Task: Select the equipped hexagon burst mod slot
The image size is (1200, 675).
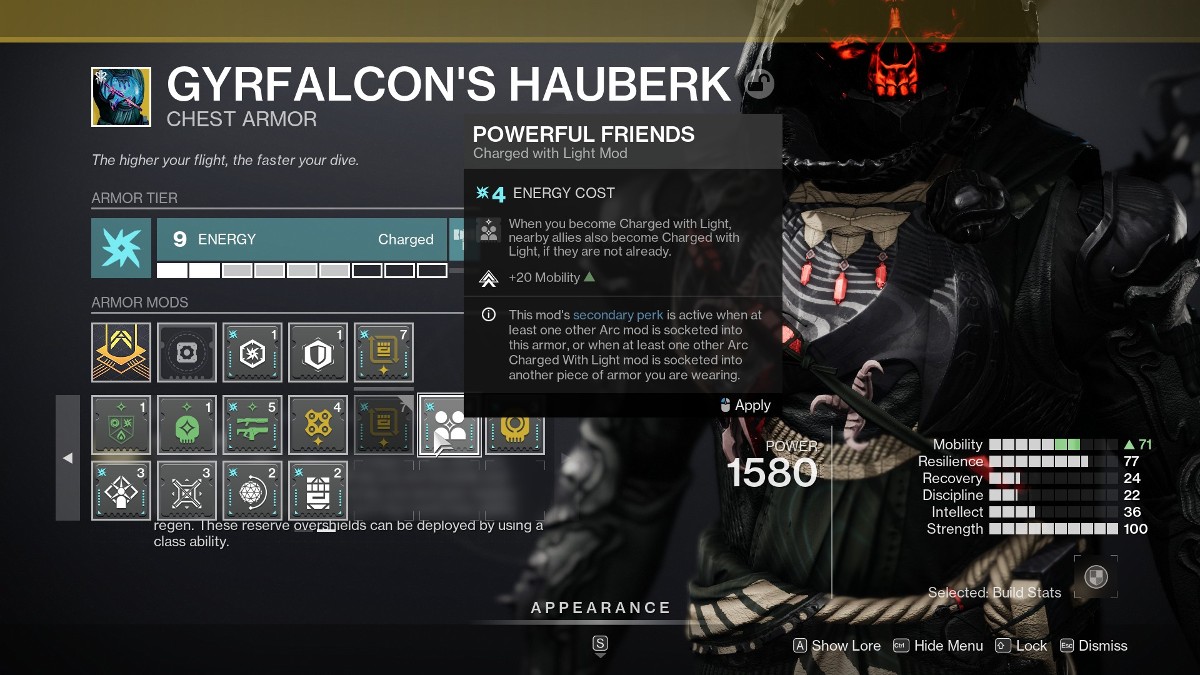Action: point(252,352)
